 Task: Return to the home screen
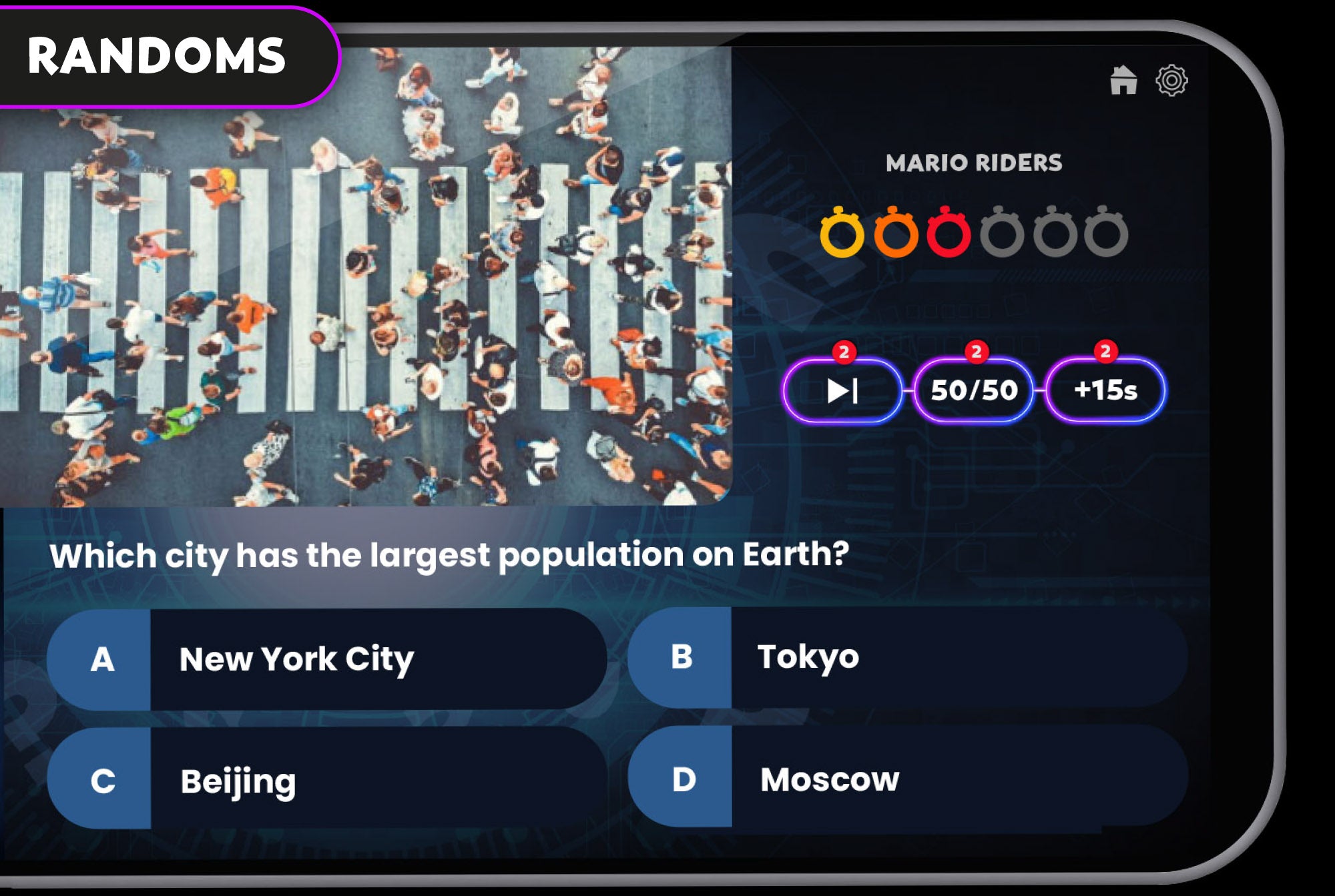pyautogui.click(x=1123, y=81)
